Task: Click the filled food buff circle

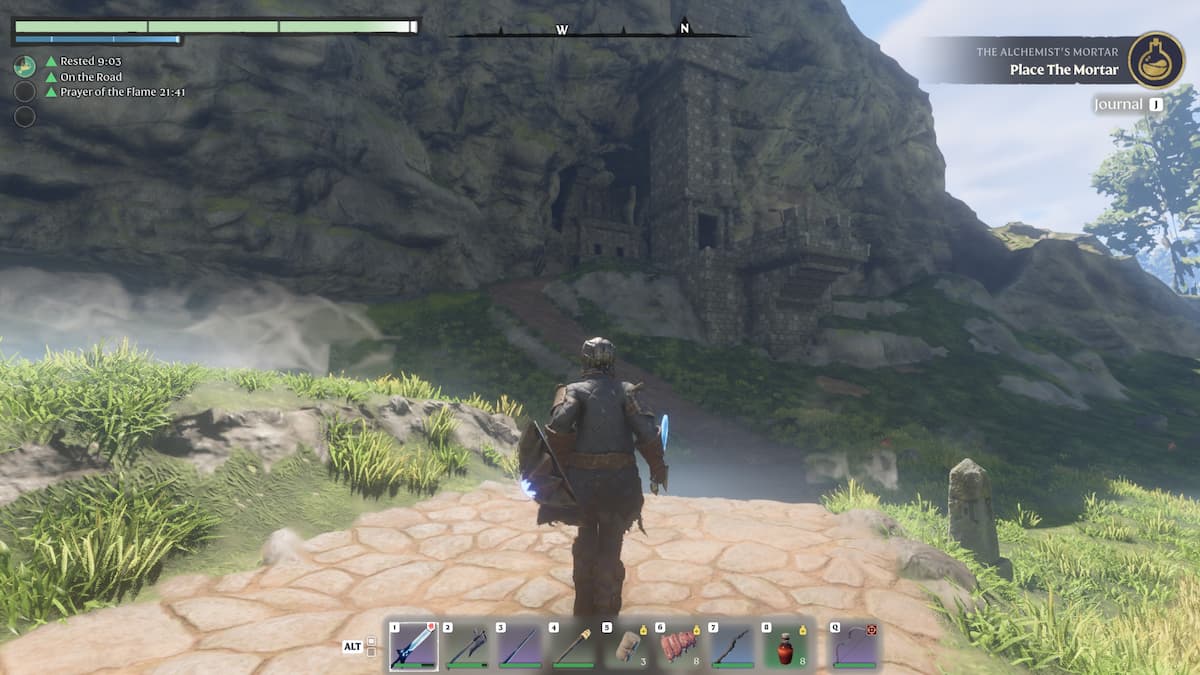Action: click(x=25, y=67)
